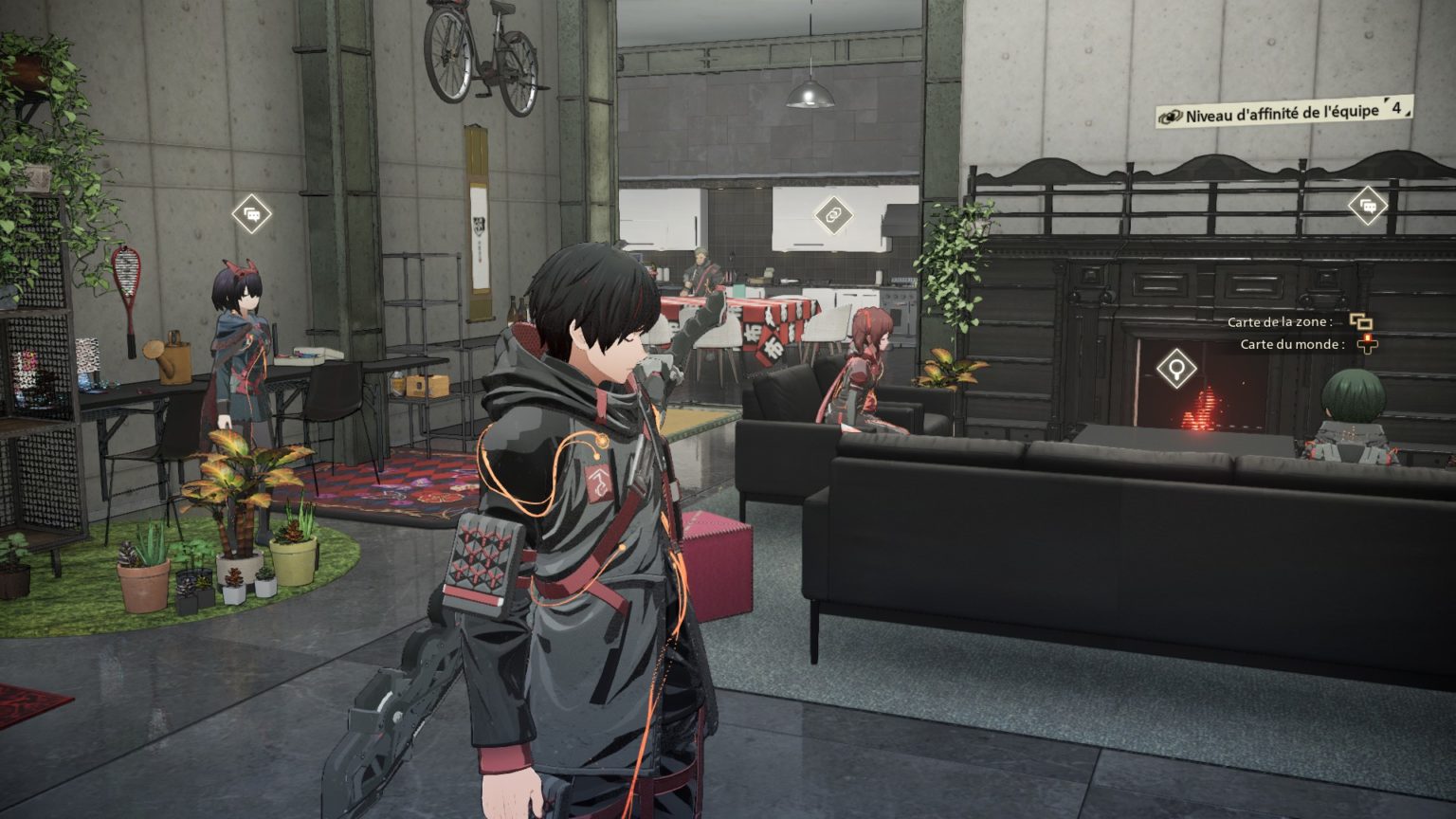Select the chat marker above the horned girl
1456x819 pixels.
pos(252,214)
